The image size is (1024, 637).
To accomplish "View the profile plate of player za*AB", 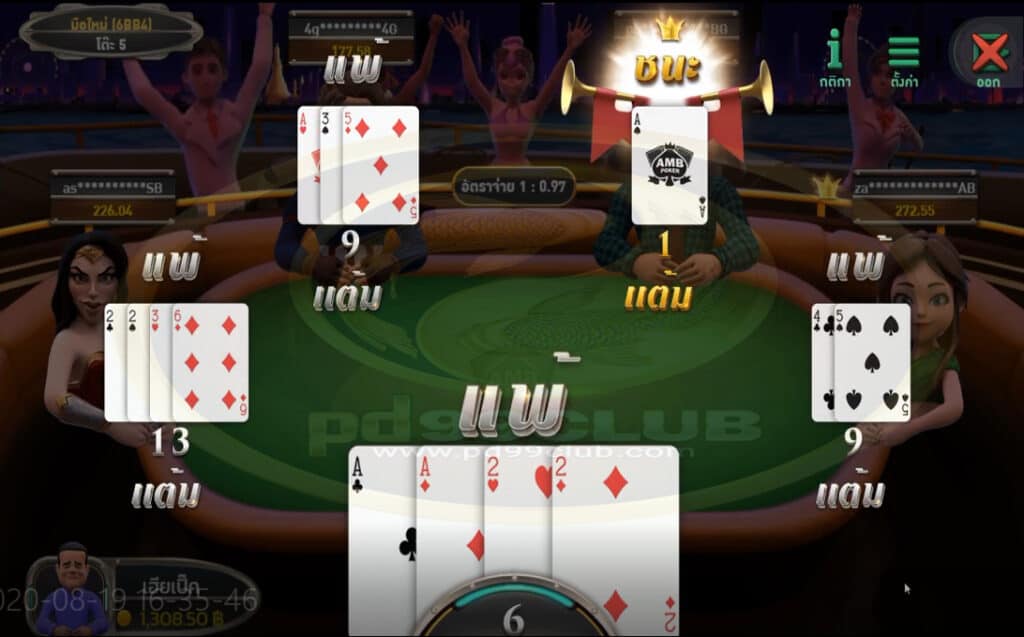I will [914, 197].
